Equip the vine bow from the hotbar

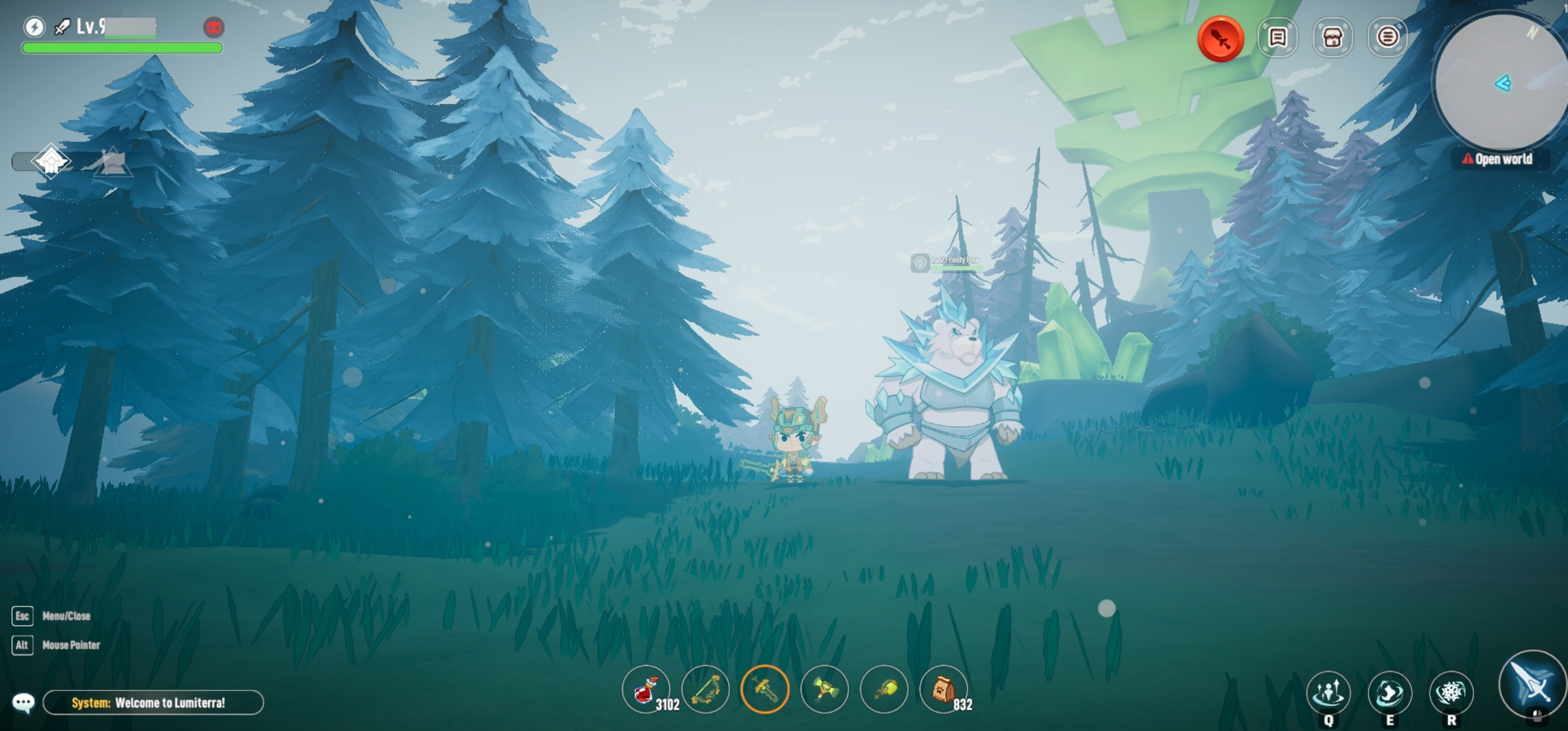705,690
